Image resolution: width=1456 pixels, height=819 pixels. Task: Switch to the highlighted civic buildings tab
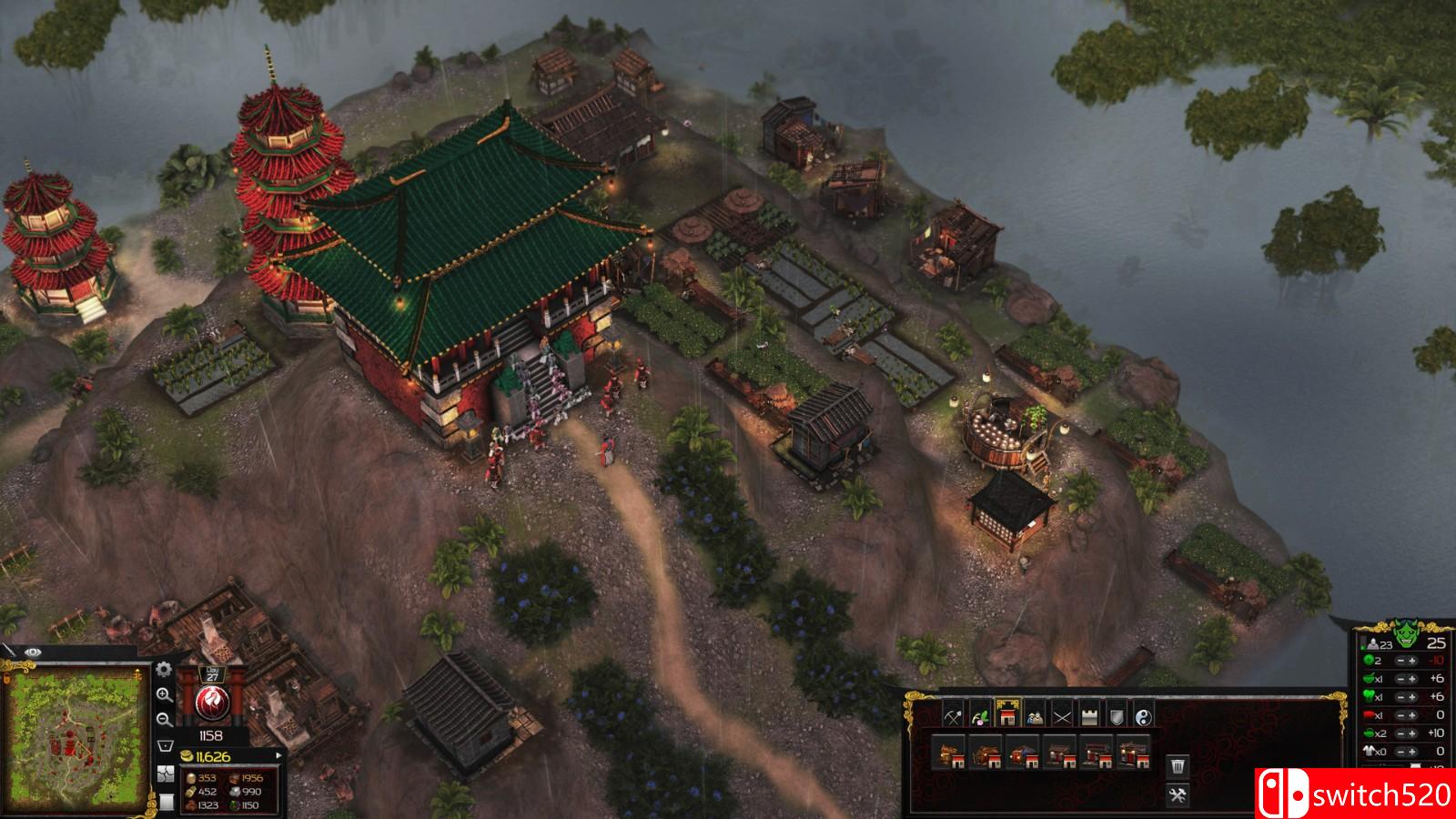pos(1007,713)
